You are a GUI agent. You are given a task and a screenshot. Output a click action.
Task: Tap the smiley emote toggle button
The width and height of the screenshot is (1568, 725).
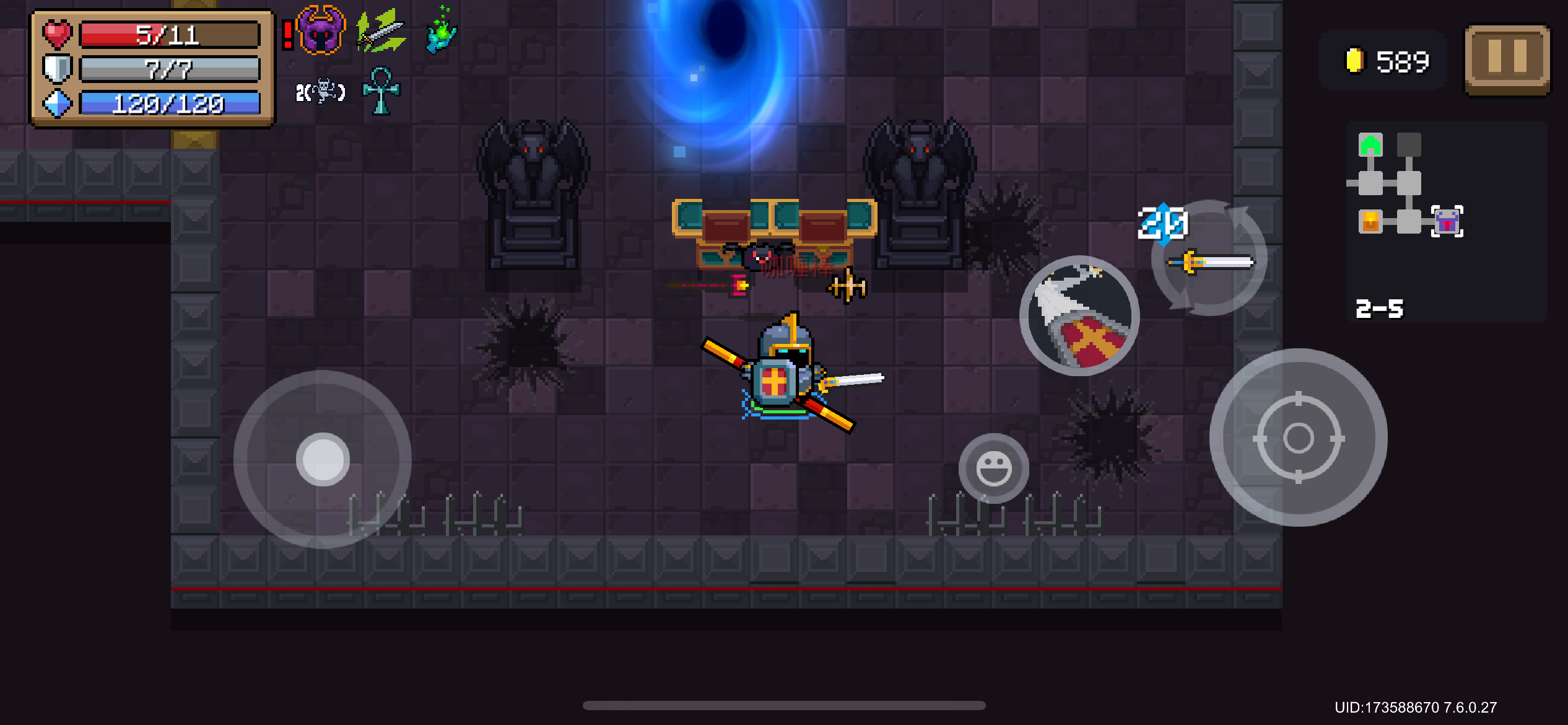pos(995,468)
